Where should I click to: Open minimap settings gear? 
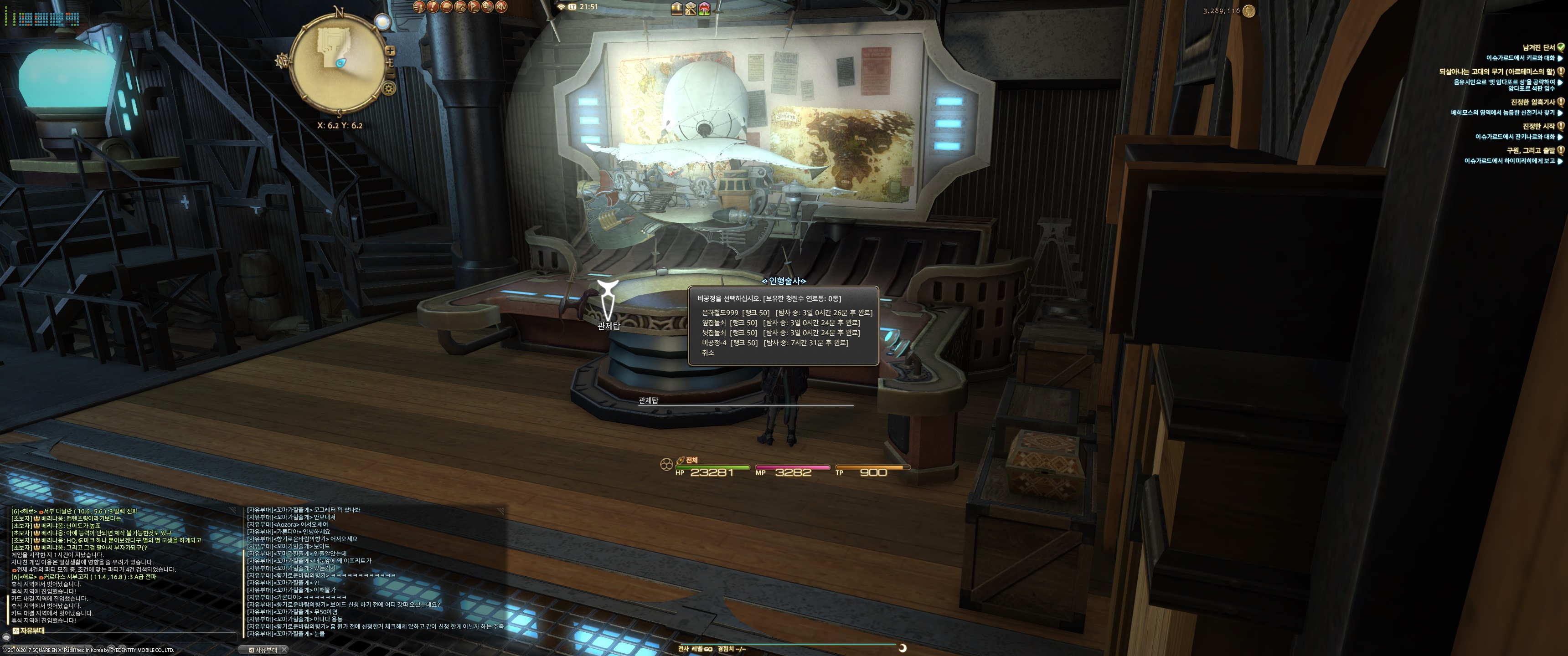pos(388,88)
